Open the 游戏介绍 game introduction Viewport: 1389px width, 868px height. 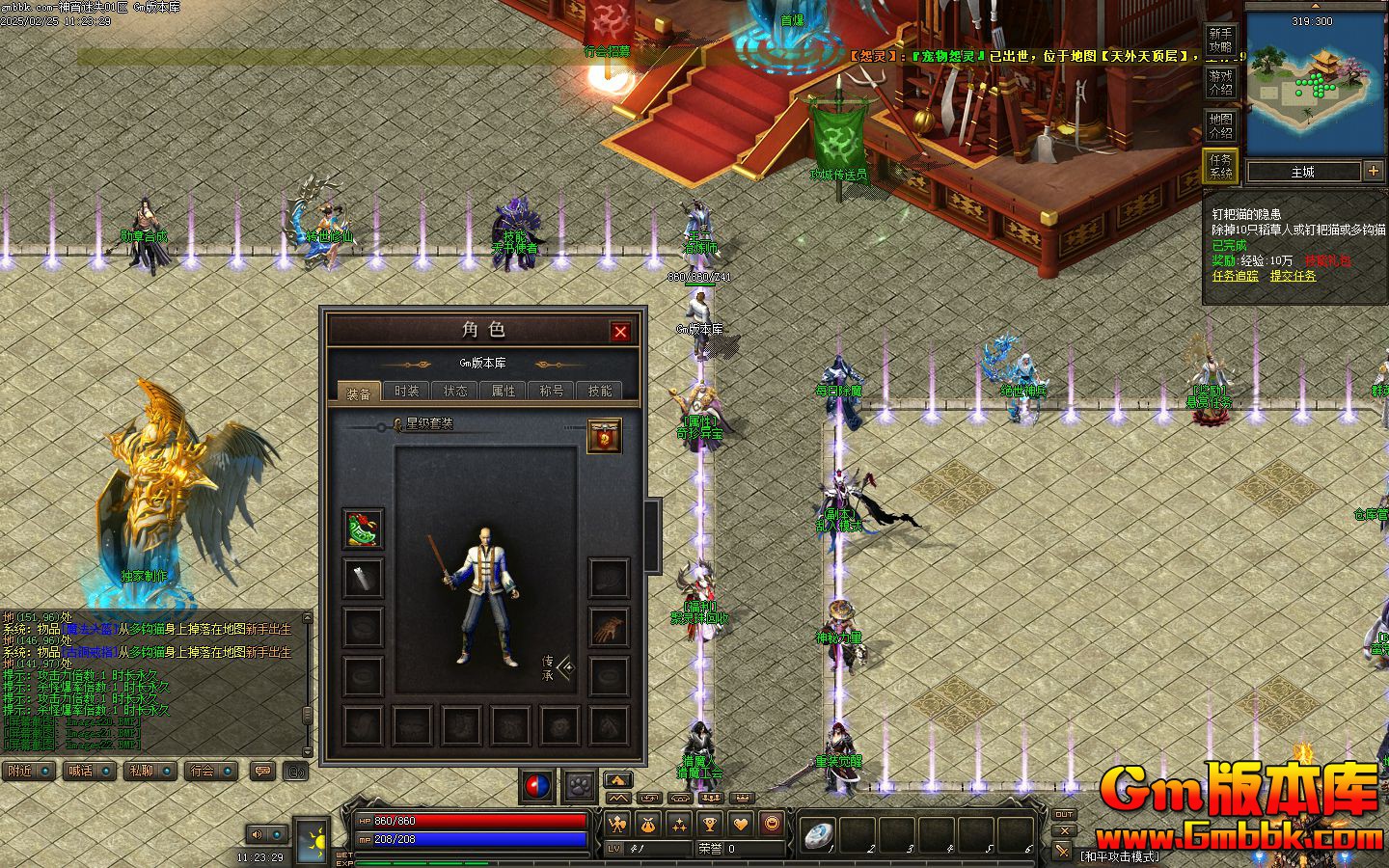point(1220,83)
